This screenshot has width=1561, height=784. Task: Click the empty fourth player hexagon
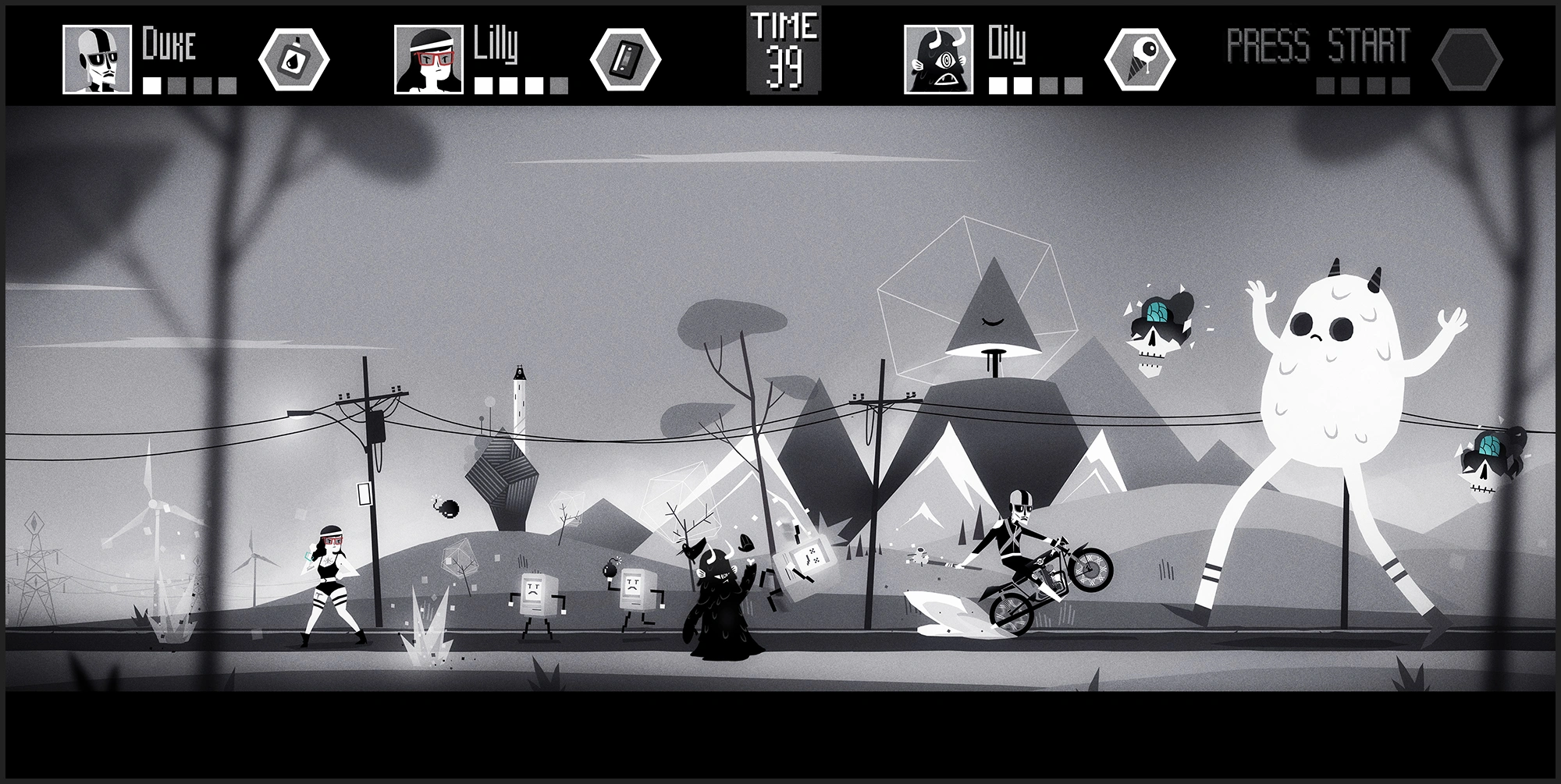pyautogui.click(x=1467, y=60)
